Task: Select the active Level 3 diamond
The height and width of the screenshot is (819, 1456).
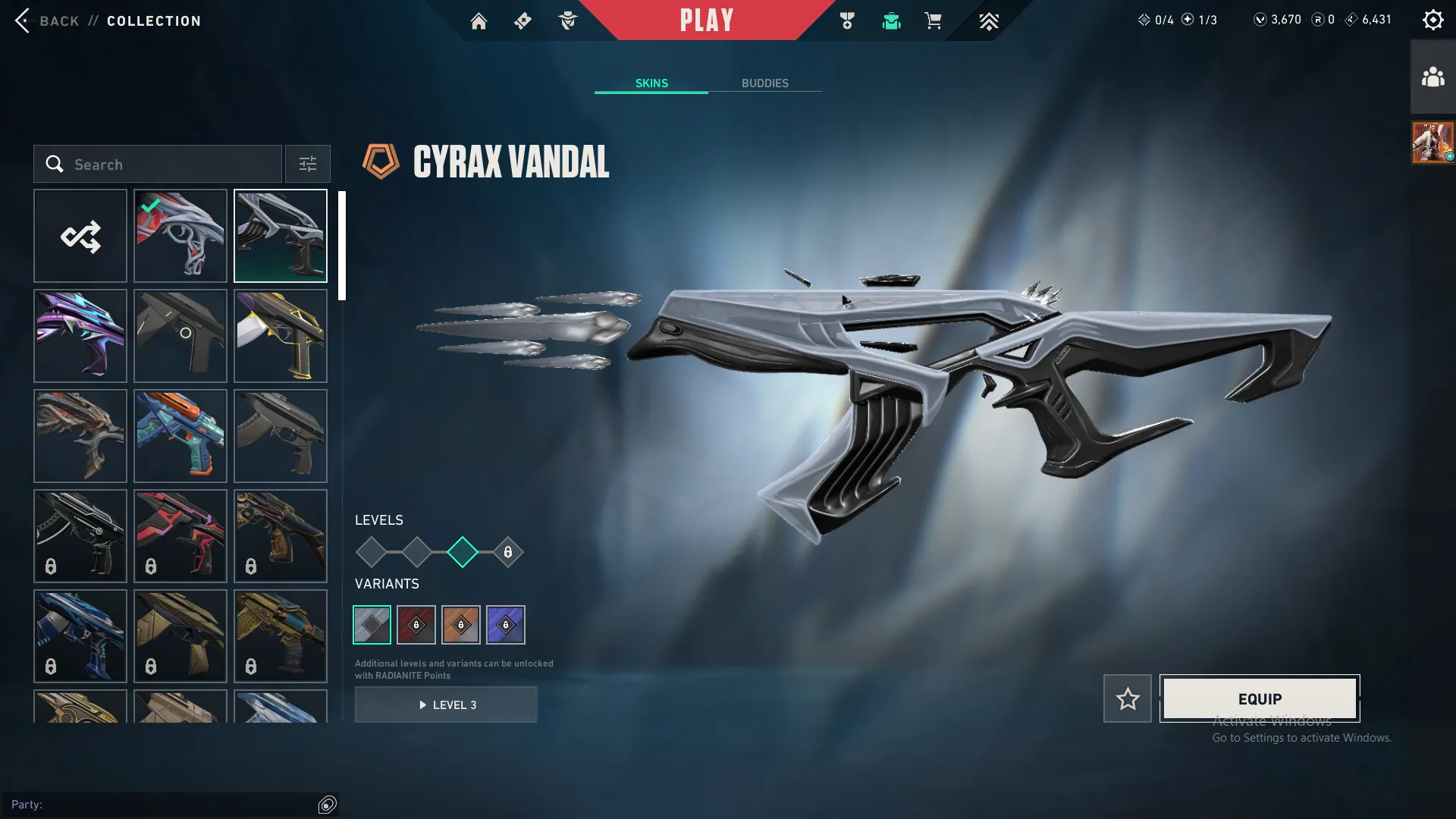Action: coord(461,552)
